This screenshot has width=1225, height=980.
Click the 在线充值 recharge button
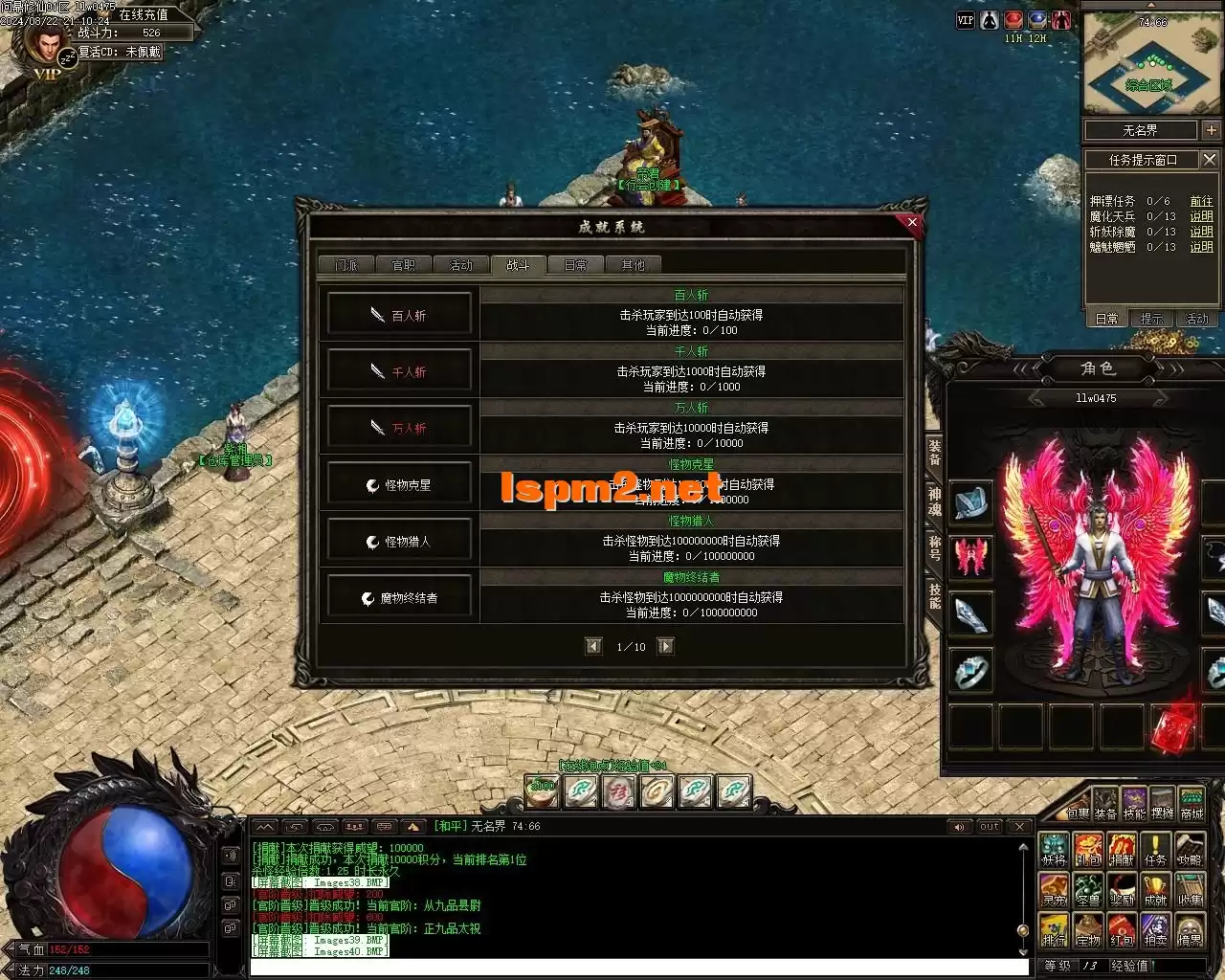coord(144,15)
